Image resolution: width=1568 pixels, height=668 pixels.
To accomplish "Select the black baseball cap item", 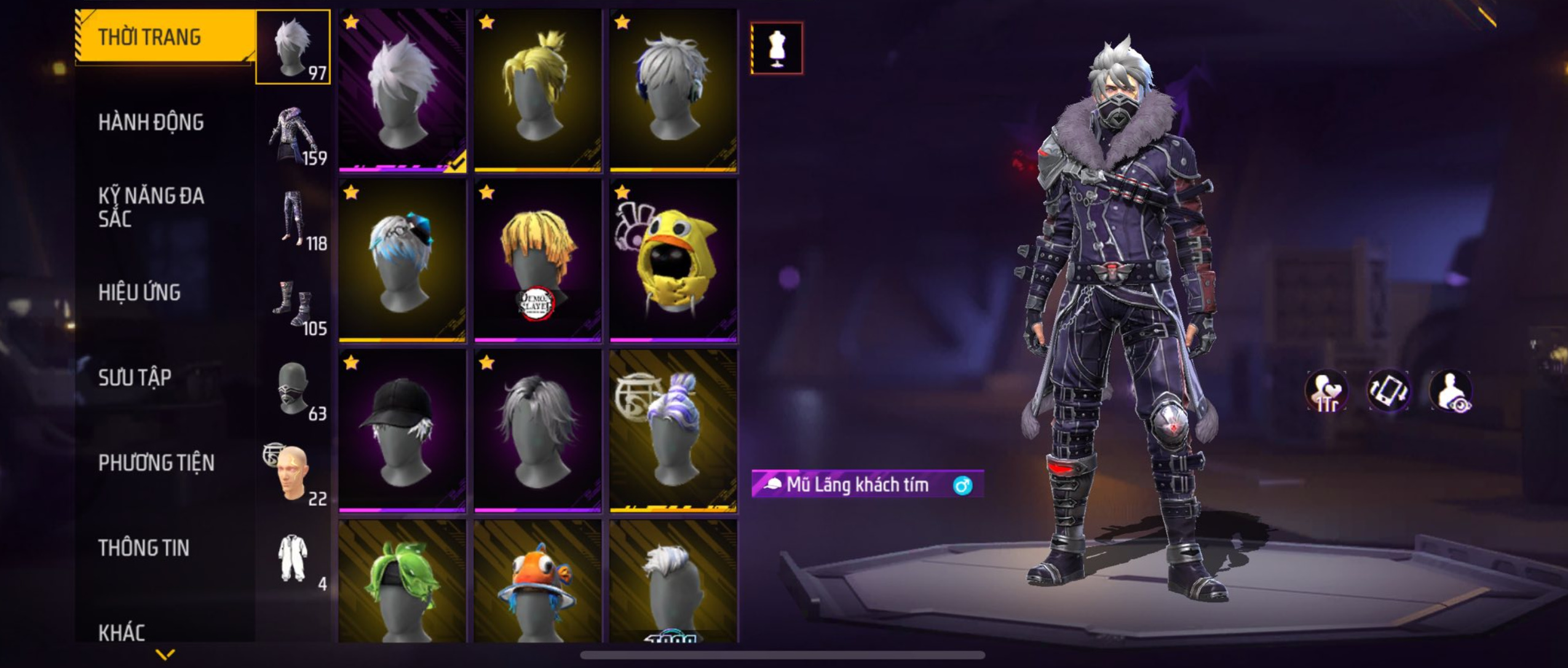I will (402, 430).
